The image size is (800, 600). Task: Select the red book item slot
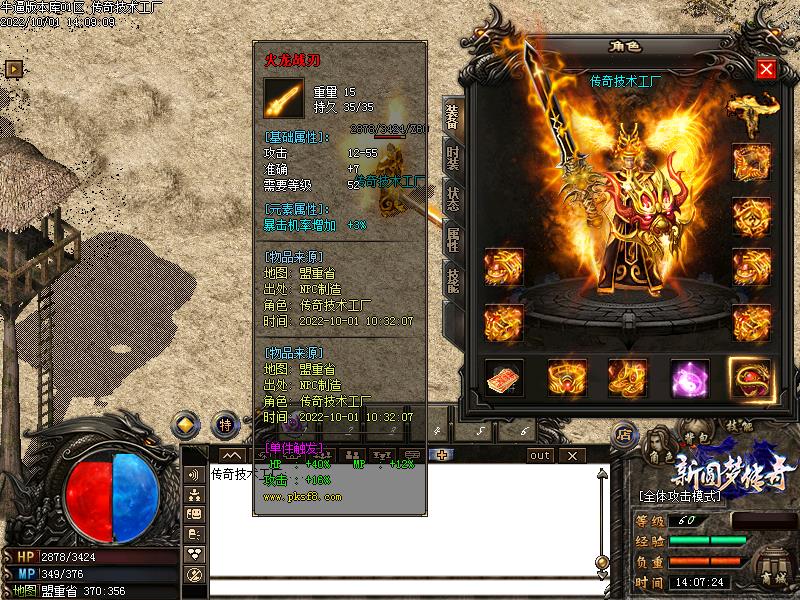504,377
